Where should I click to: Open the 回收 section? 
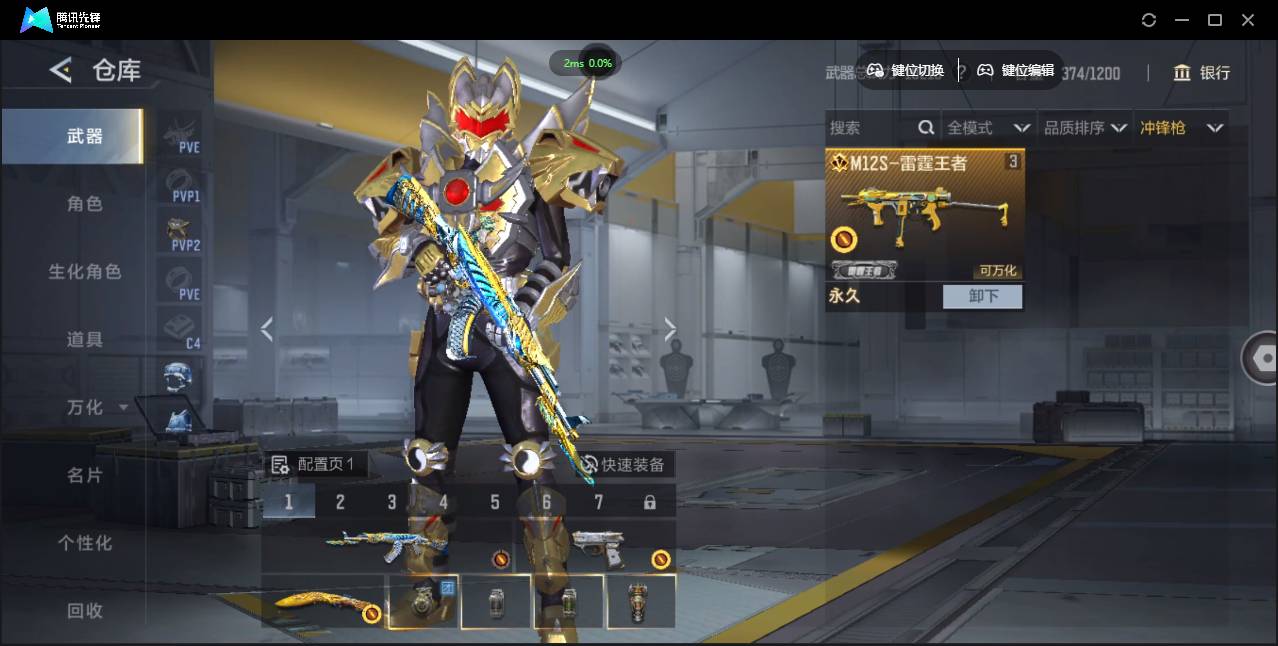pos(85,611)
